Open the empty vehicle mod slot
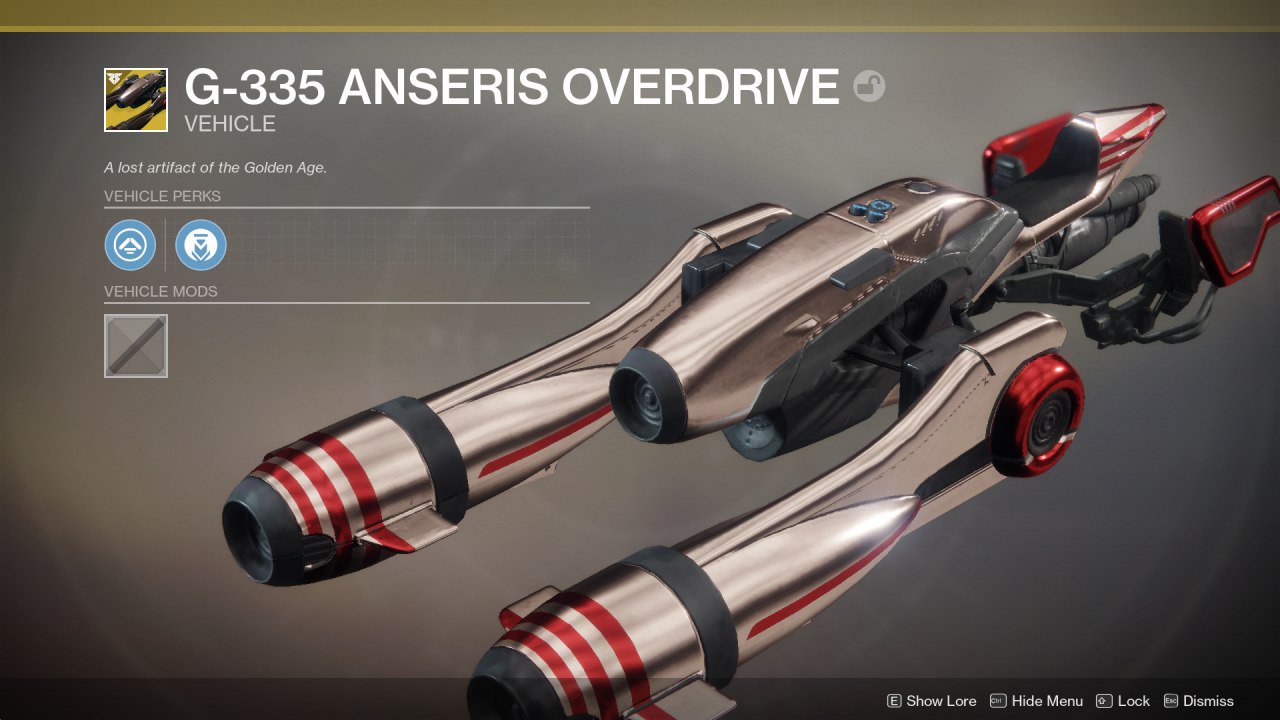Image resolution: width=1280 pixels, height=720 pixels. [136, 346]
